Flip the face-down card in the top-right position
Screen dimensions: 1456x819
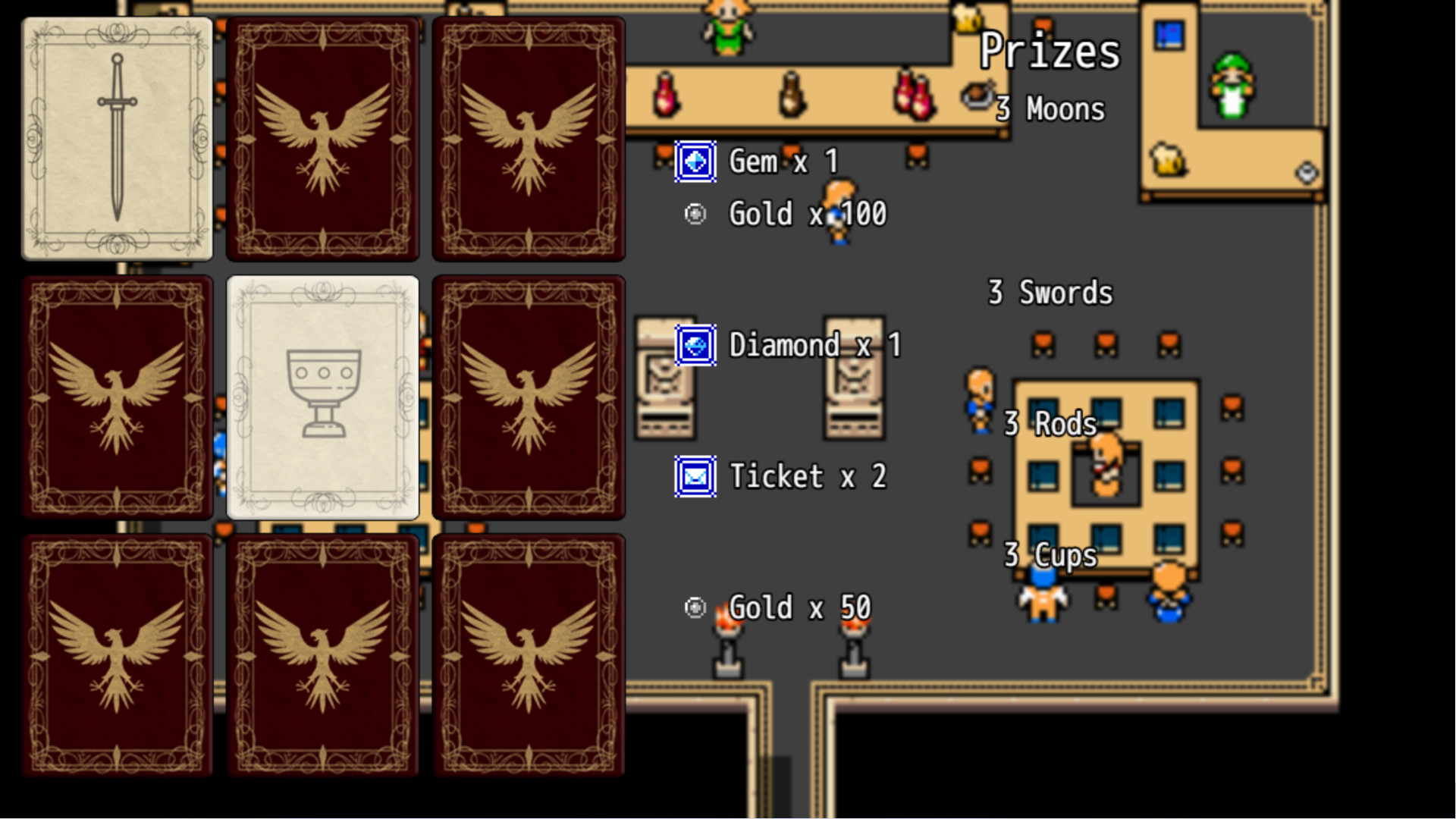[529, 139]
